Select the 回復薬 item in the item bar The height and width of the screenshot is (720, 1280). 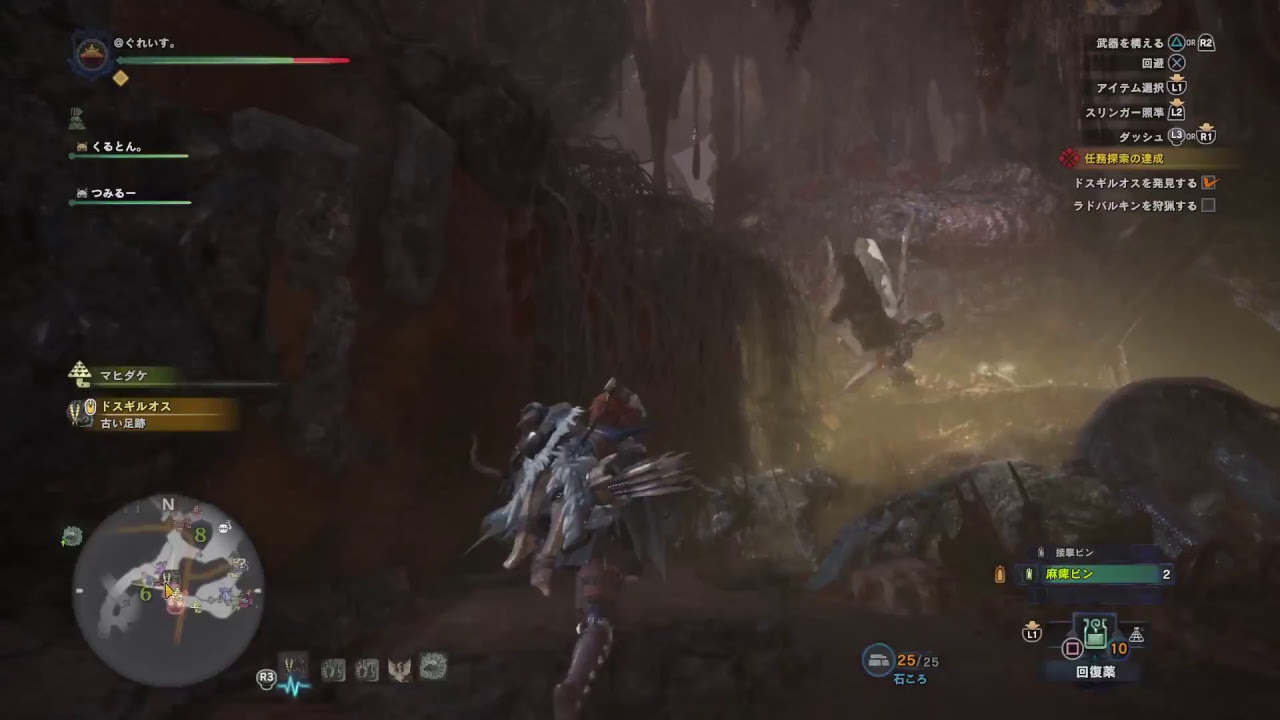pos(1094,634)
